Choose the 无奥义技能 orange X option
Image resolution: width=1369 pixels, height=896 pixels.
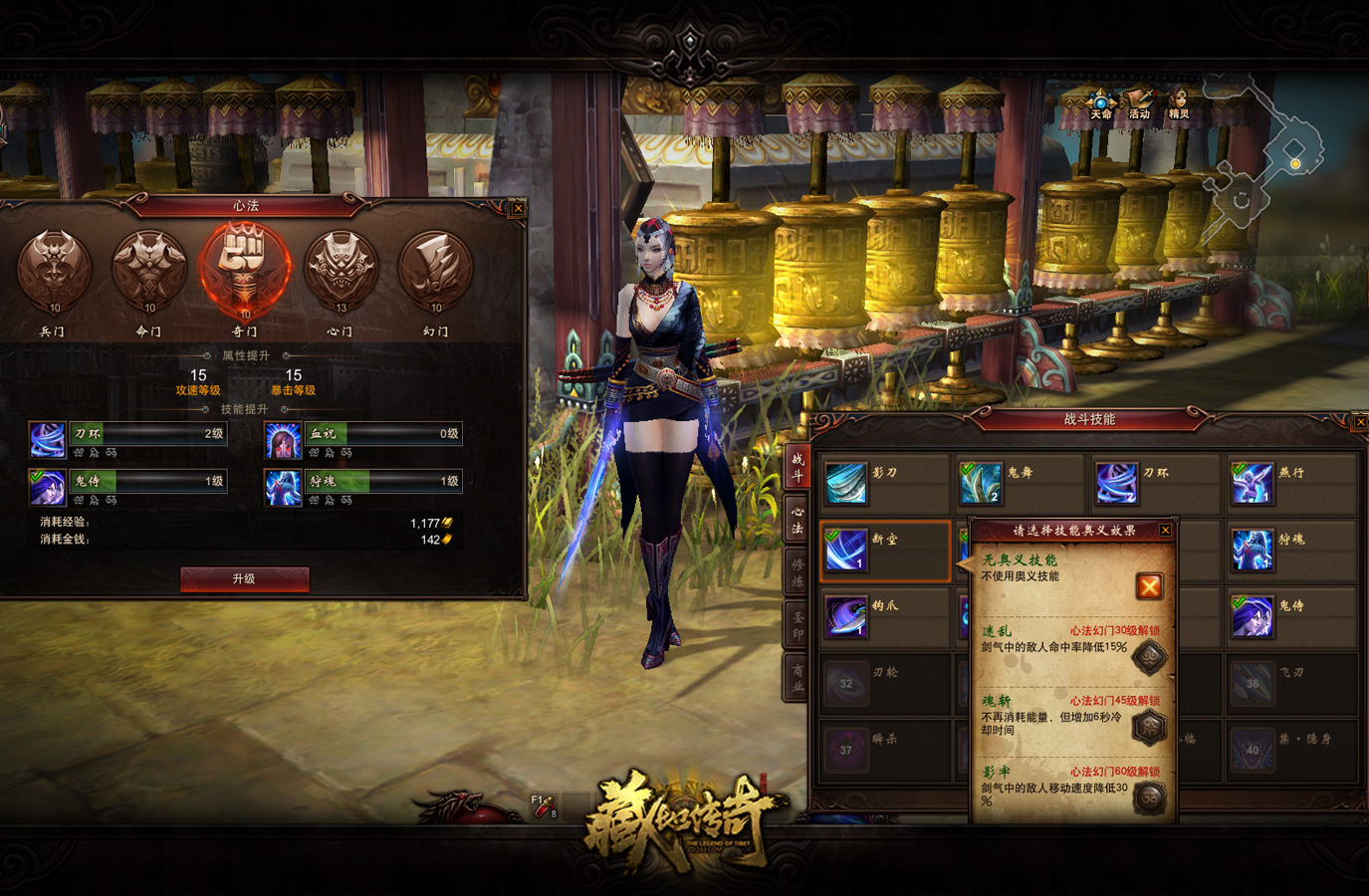1149,586
